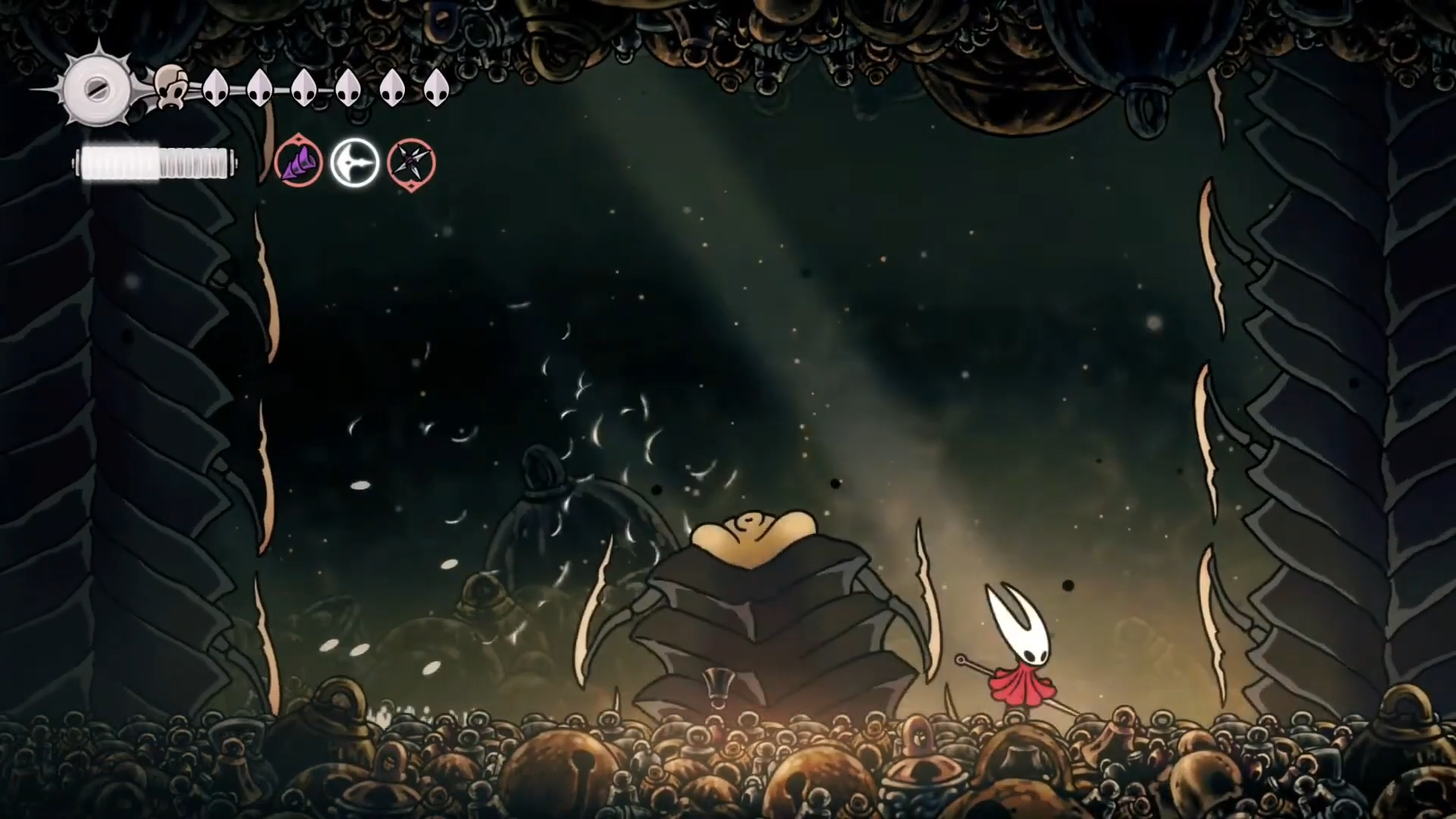Select the purple spiked cone tool icon
The image size is (1456, 819).
pos(298,163)
